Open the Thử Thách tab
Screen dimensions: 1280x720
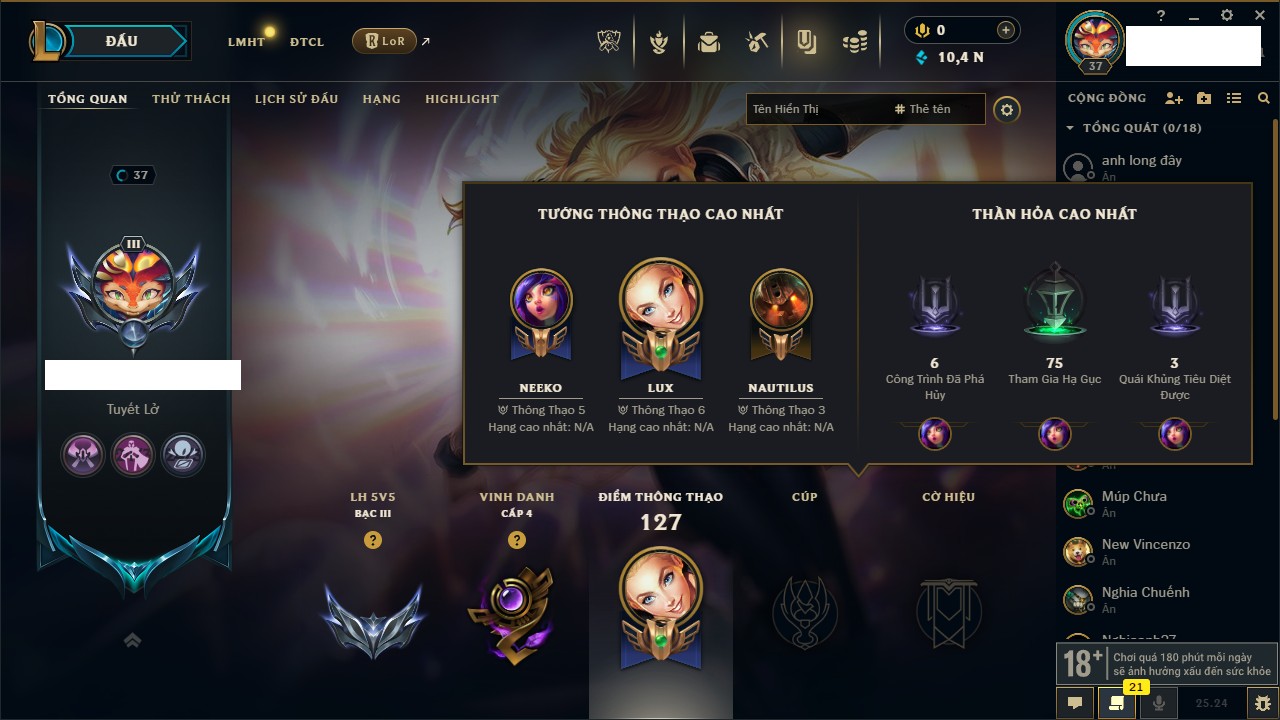(191, 99)
